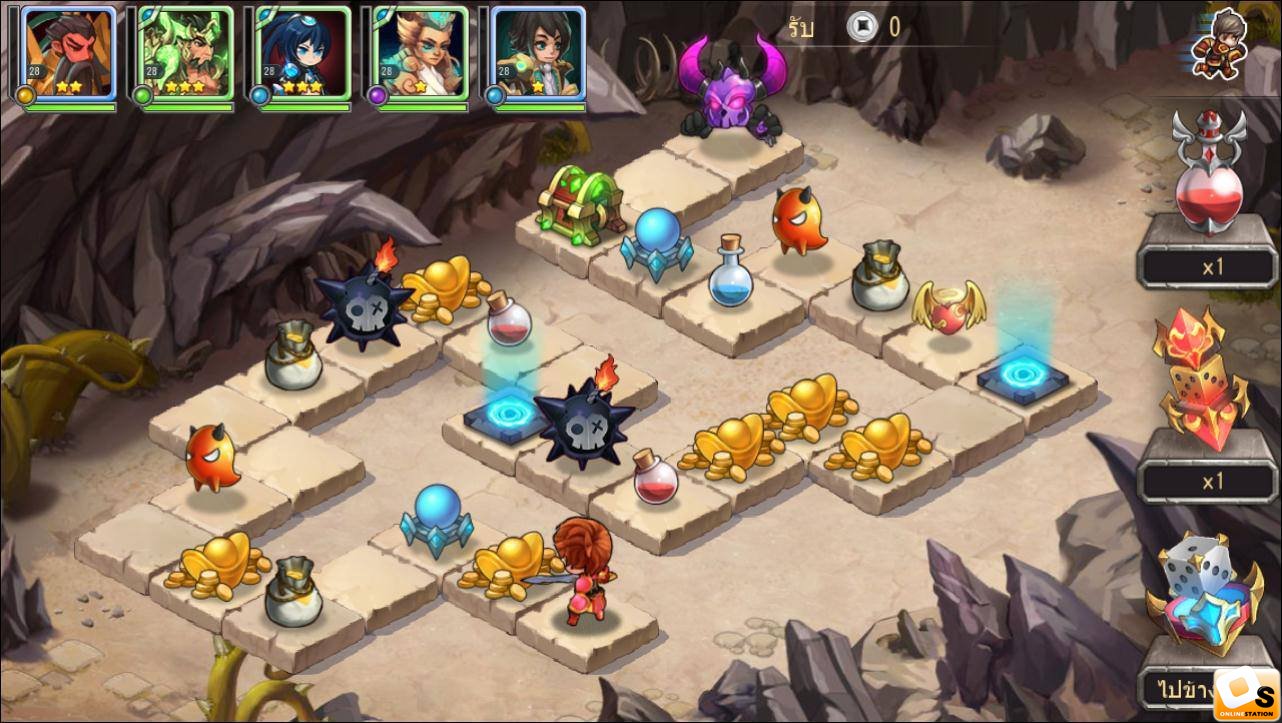Choose the blue-haired girl hero portrait
1282x723 pixels.
[302, 55]
